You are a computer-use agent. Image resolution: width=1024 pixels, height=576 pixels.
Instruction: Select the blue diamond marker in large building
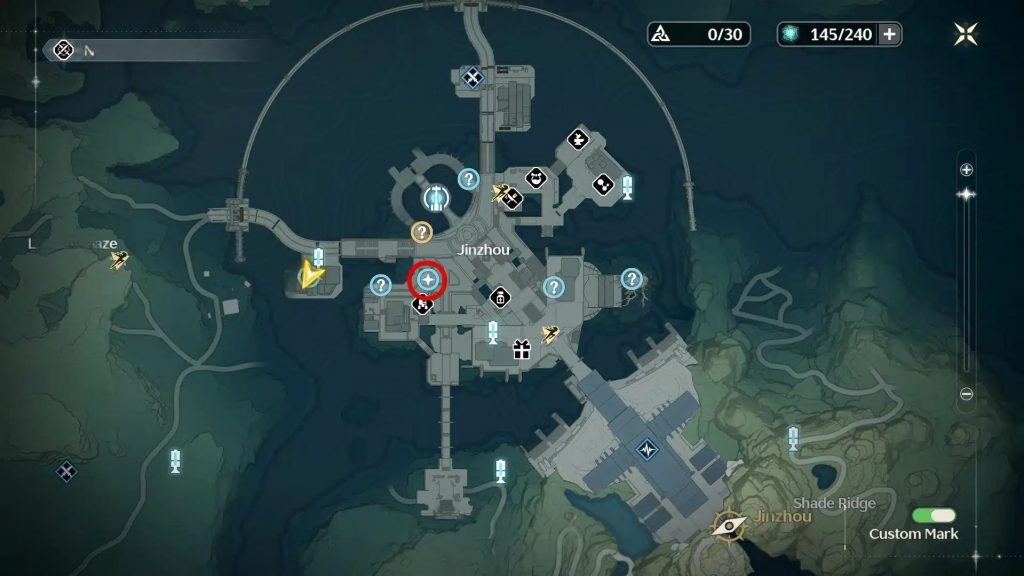point(647,449)
